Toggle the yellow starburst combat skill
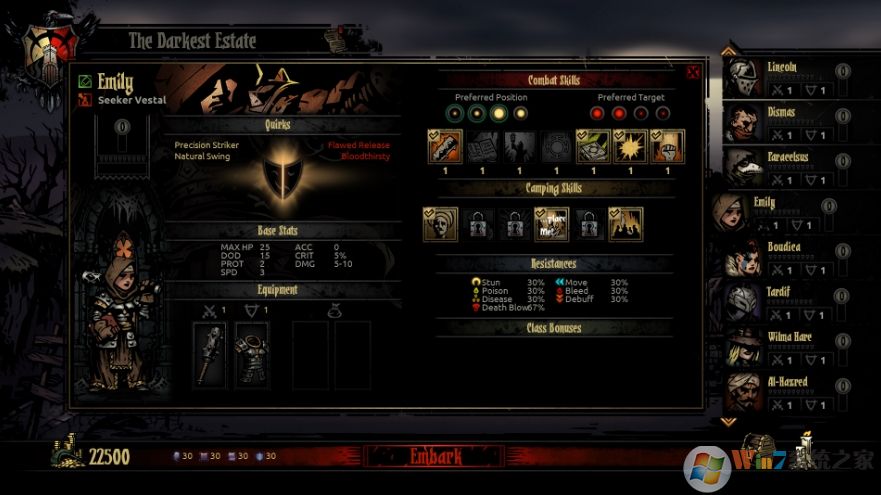 point(630,147)
